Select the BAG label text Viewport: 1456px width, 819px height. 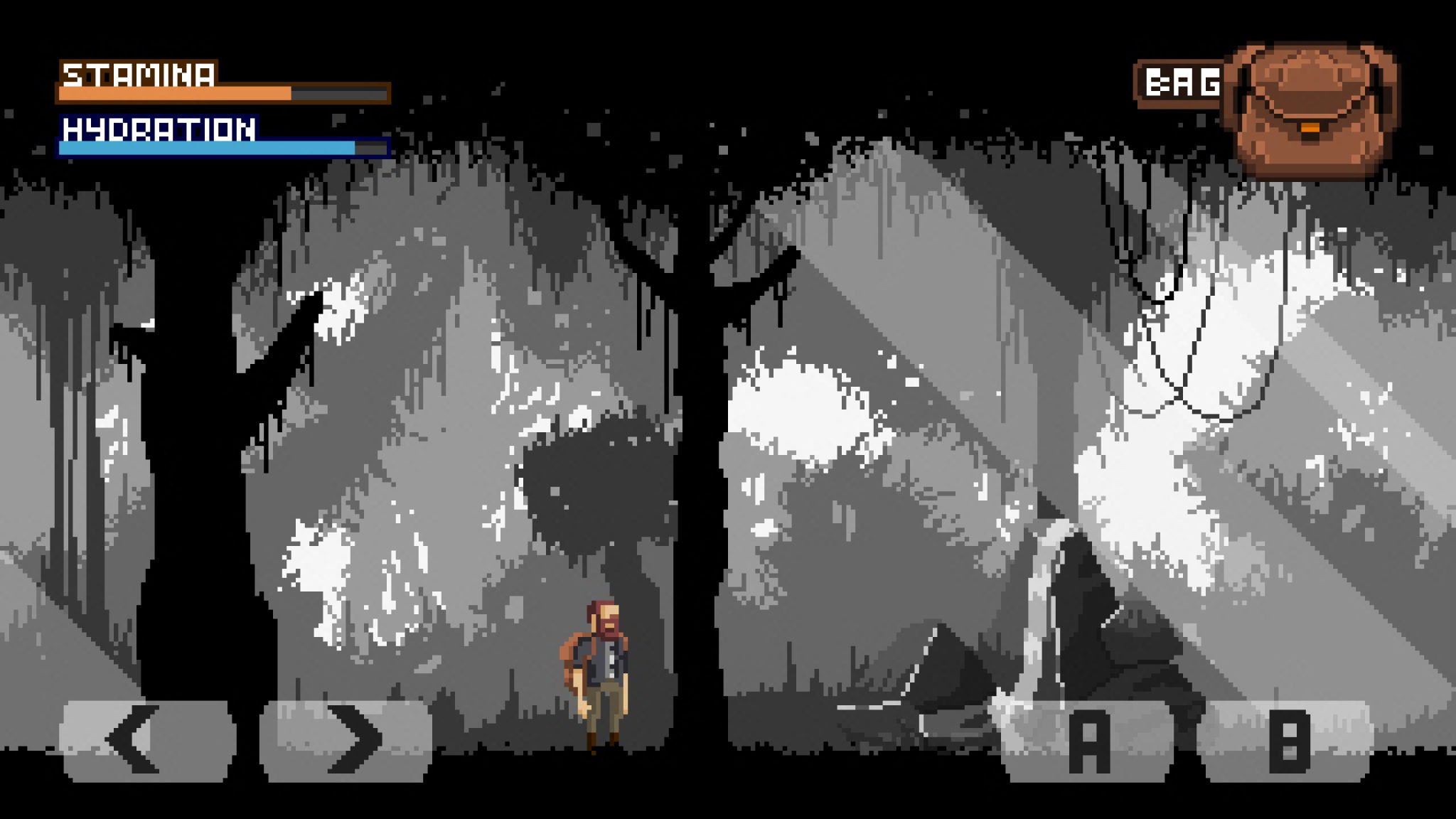1182,82
